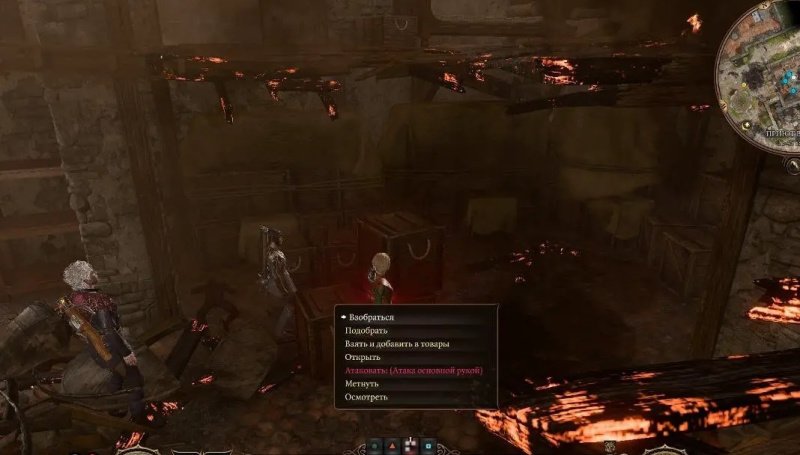
Task: Activate the orange triangle hotbar icon
Action: click(x=393, y=446)
